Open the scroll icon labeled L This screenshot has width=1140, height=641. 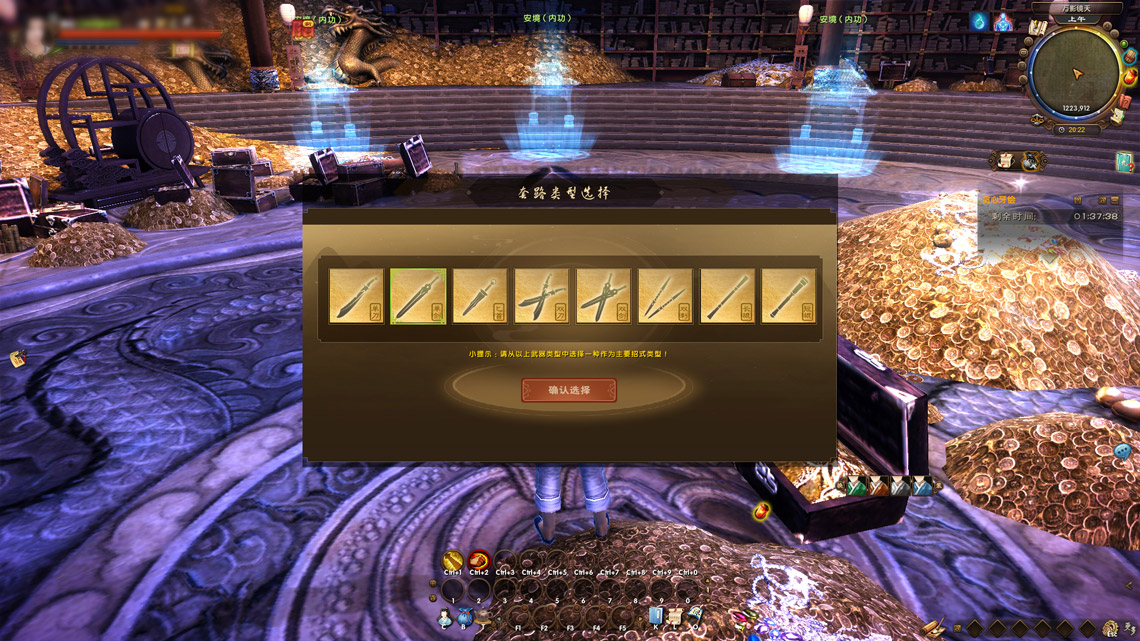tap(676, 617)
